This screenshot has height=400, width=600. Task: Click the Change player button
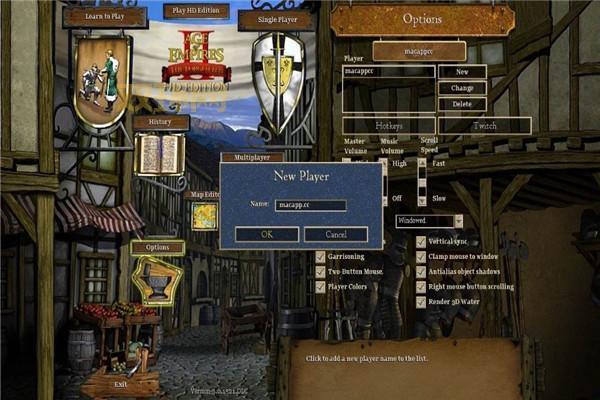tap(462, 88)
